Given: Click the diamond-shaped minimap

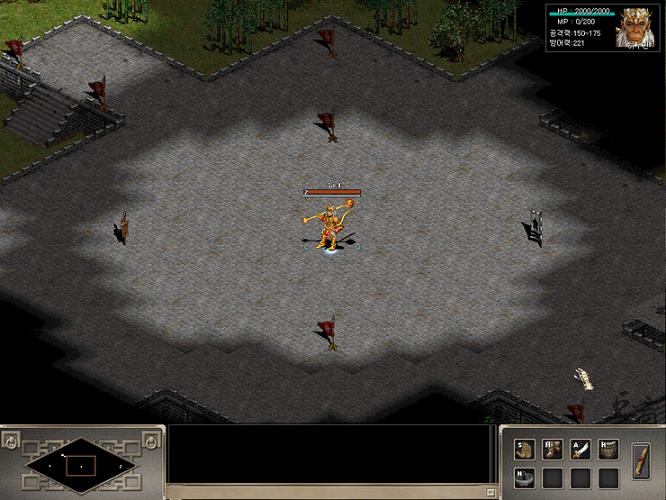Looking at the screenshot, I should (81, 465).
